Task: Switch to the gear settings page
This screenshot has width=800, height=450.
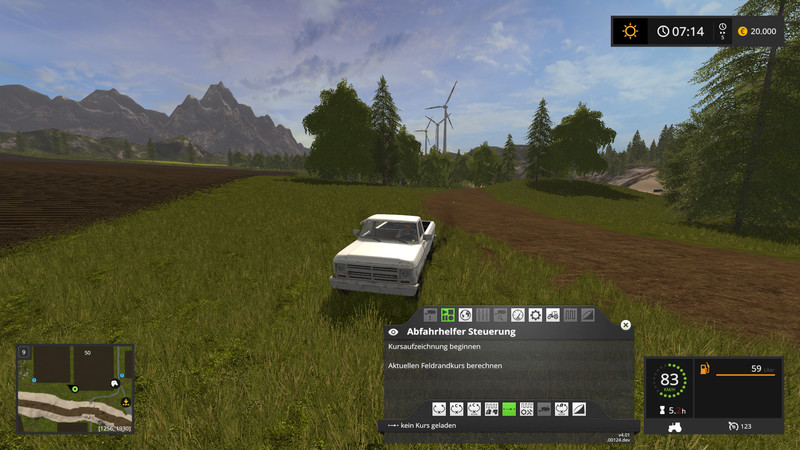Action: click(535, 315)
